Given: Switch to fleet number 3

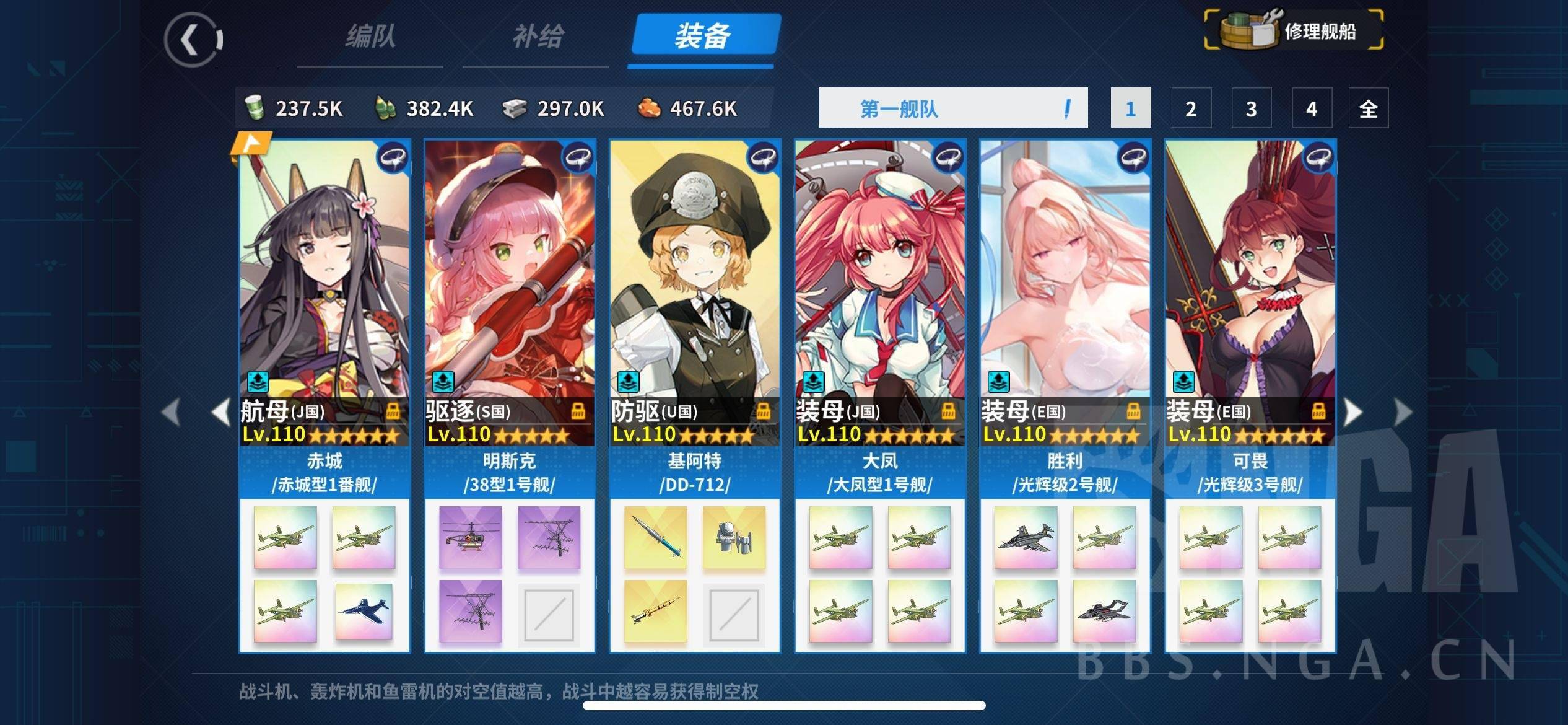Looking at the screenshot, I should tap(1251, 108).
